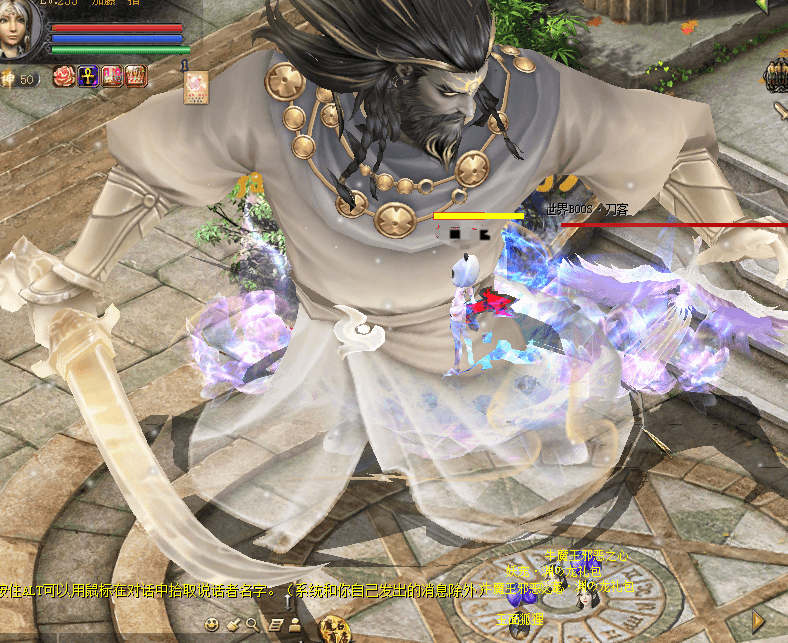Screen dimensions: 788x643
Task: Select the golden ankh buff icon
Action: point(87,76)
